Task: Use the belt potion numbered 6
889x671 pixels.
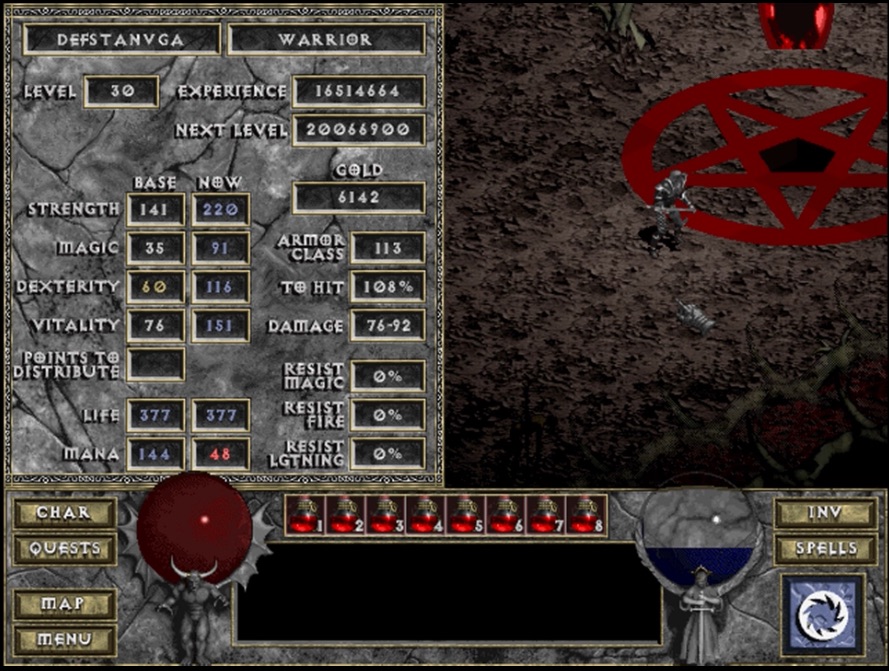Action: click(503, 514)
